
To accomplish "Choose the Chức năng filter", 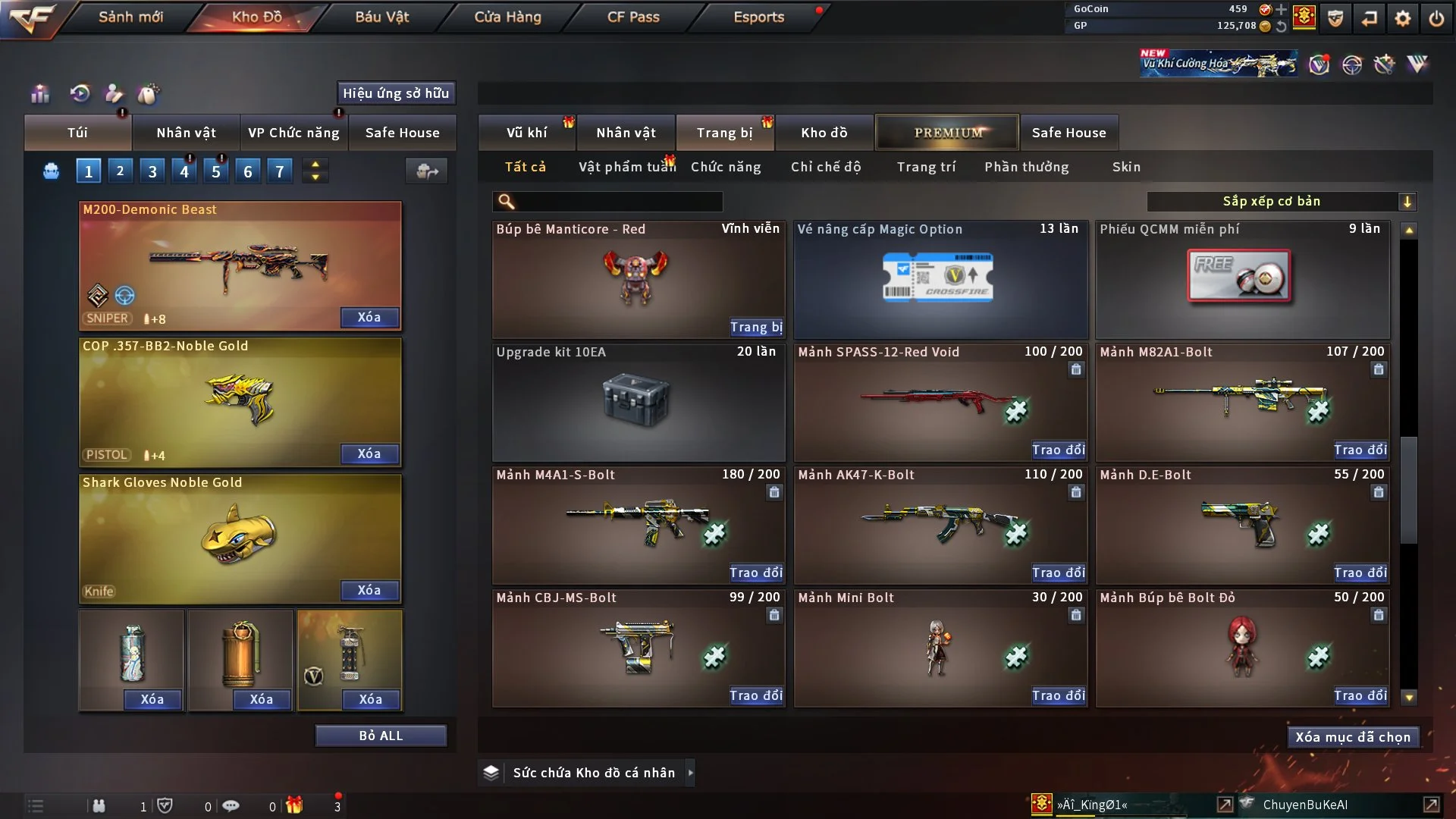I will 726,167.
